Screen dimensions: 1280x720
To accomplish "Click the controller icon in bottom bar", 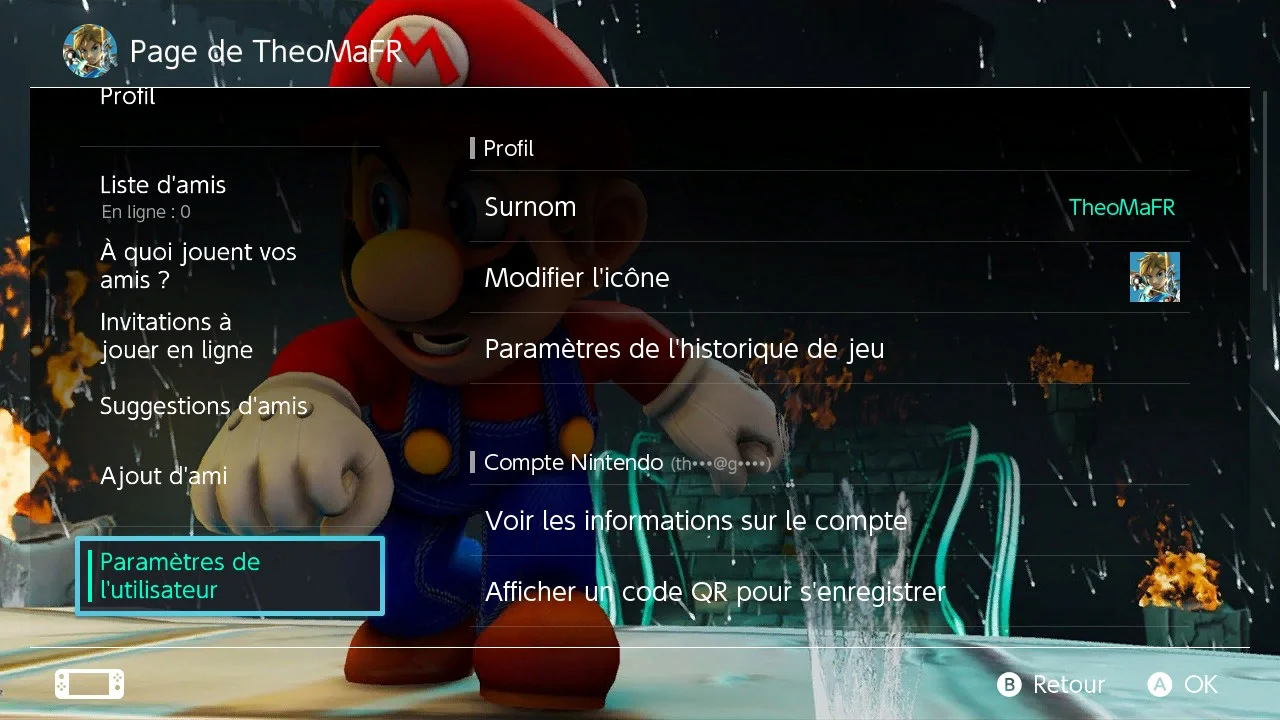I will pos(88,683).
